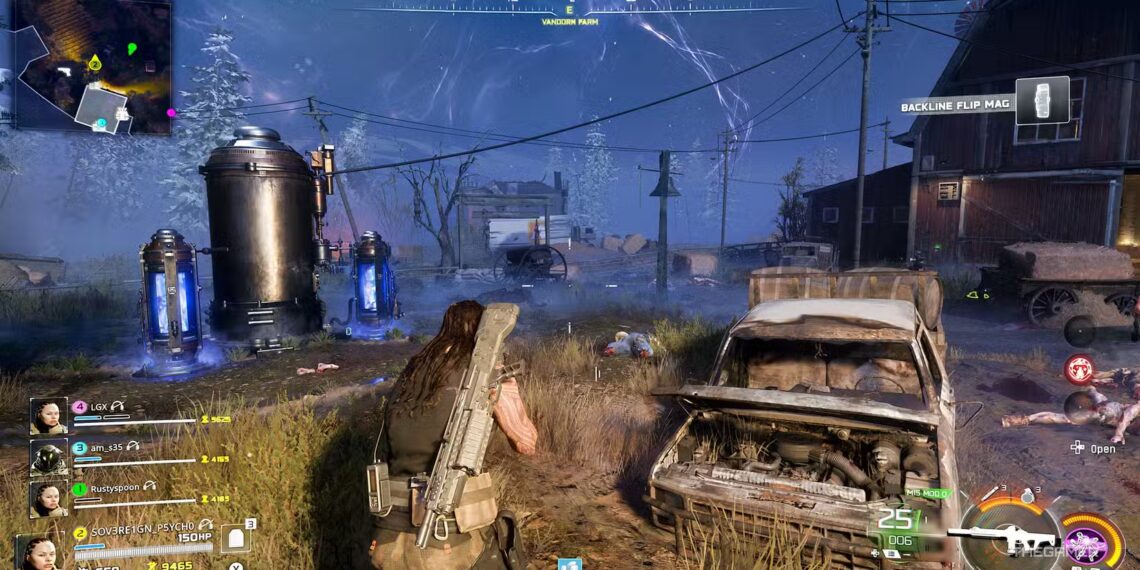The width and height of the screenshot is (1140, 570).
Task: Activate the purple field upgrade ability
Action: (1089, 540)
